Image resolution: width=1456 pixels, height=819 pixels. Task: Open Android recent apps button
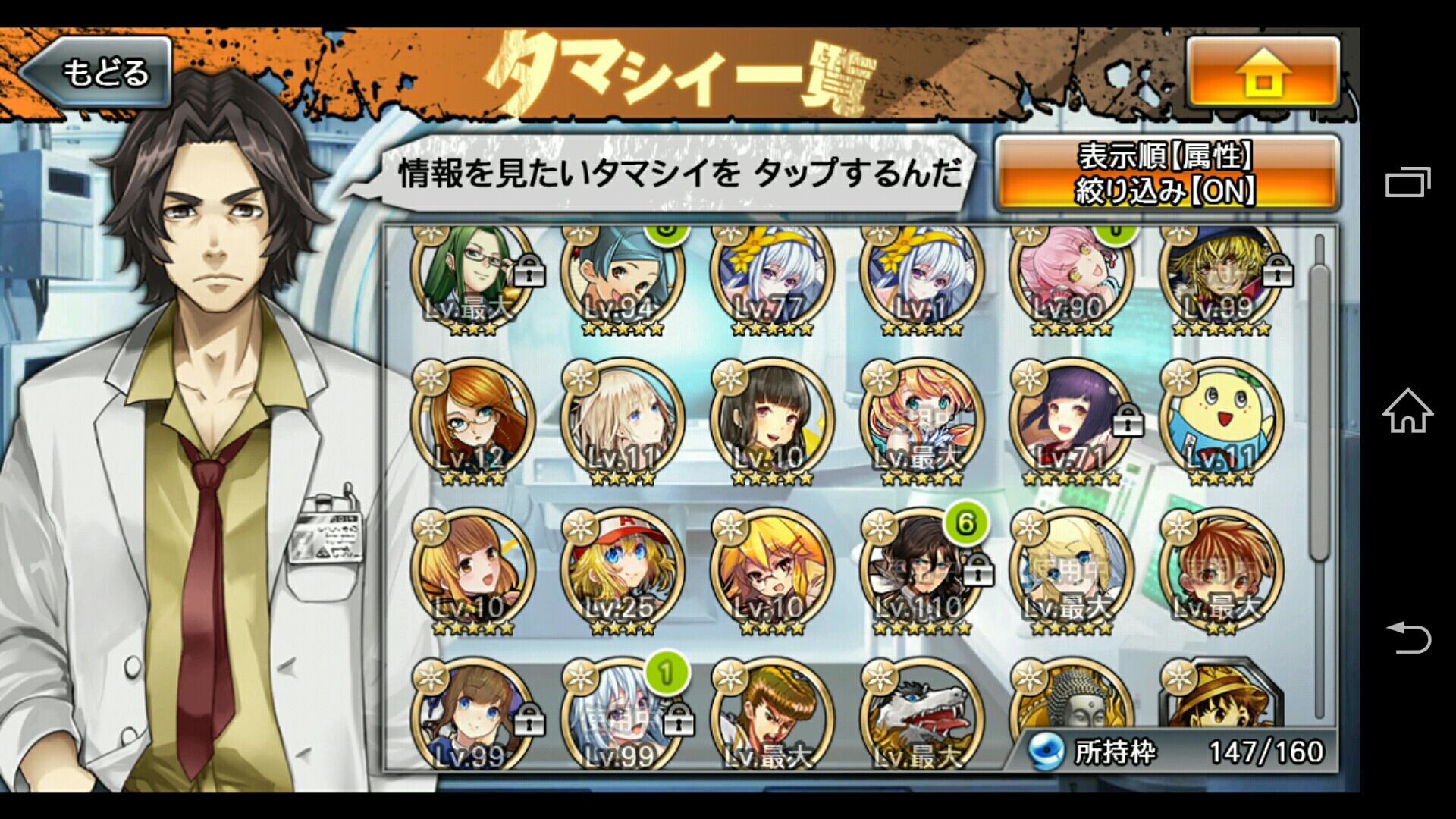coord(1407,182)
